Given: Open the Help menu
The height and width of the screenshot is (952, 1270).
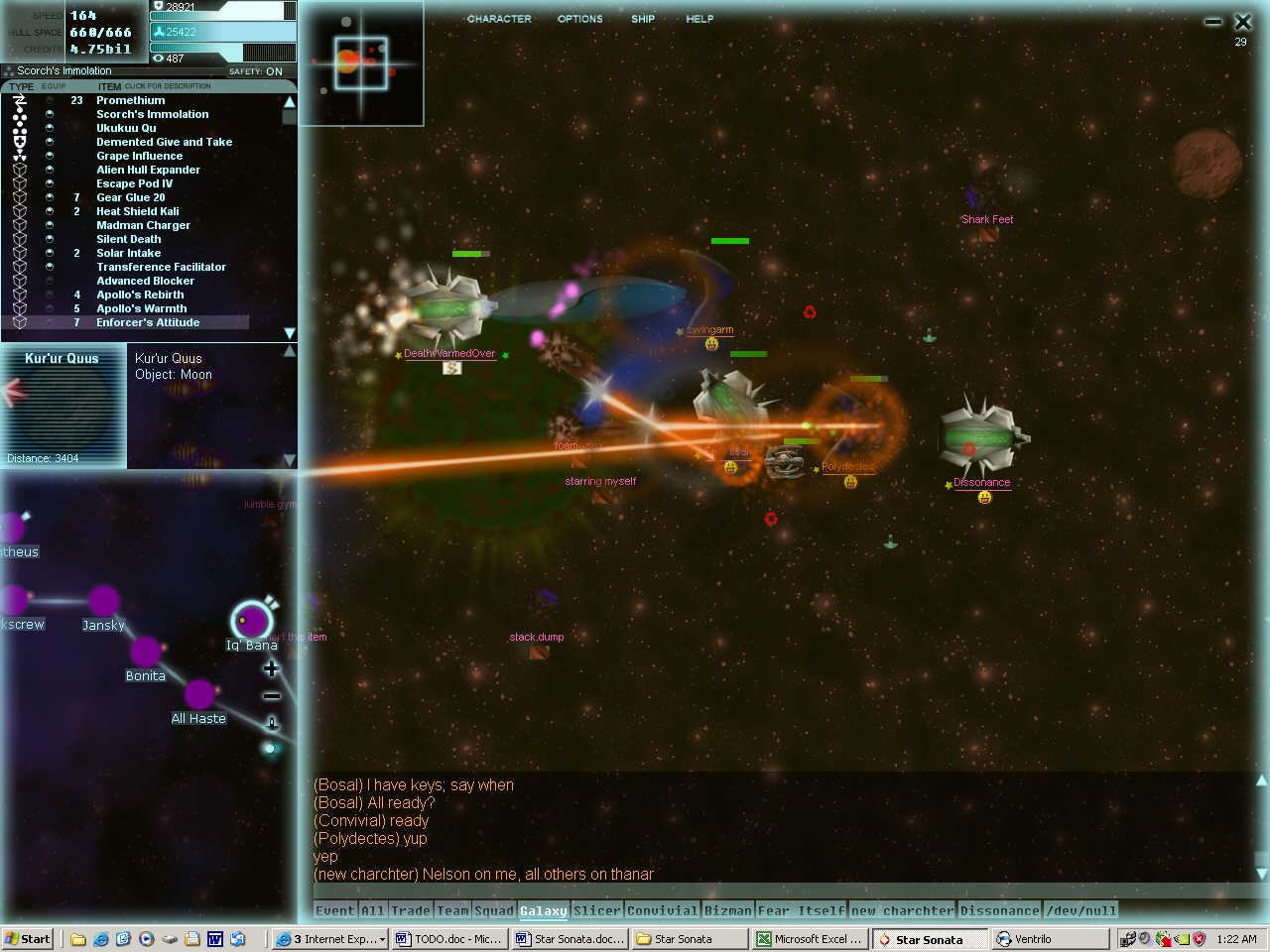Looking at the screenshot, I should (699, 19).
